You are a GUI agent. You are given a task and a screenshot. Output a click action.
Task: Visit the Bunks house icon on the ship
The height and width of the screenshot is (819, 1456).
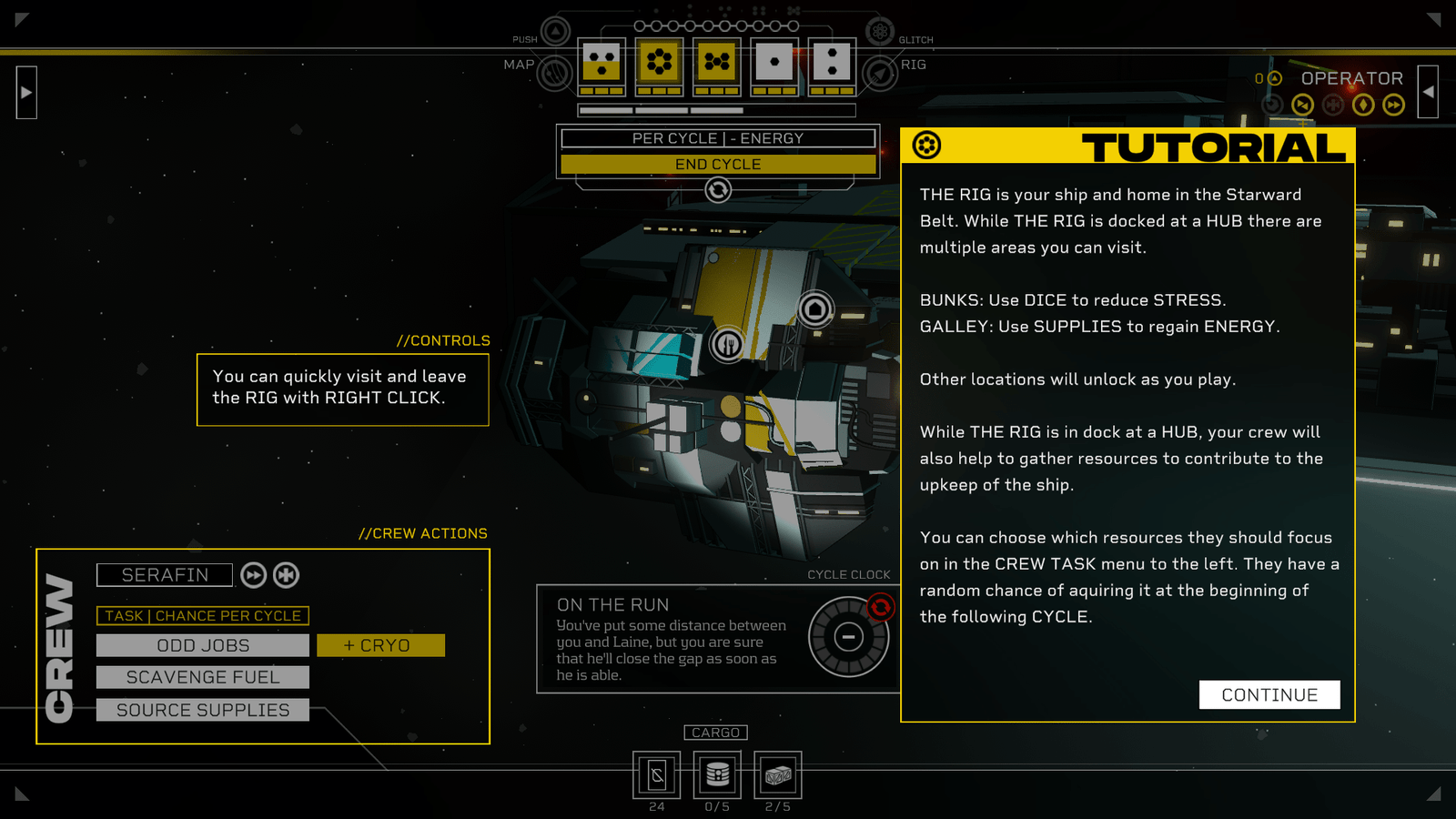pos(815,310)
